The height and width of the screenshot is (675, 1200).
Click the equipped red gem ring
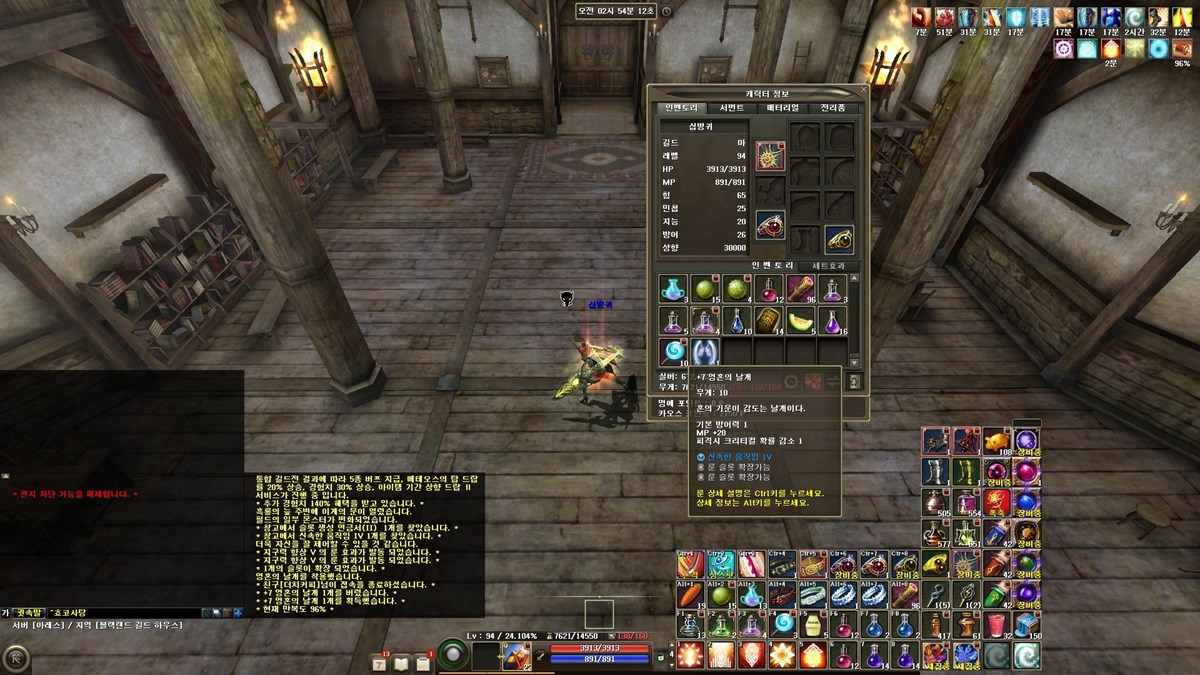770,225
